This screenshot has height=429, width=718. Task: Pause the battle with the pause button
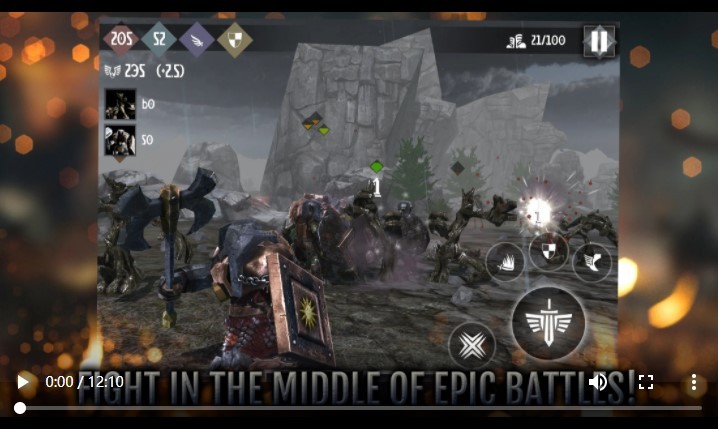599,41
